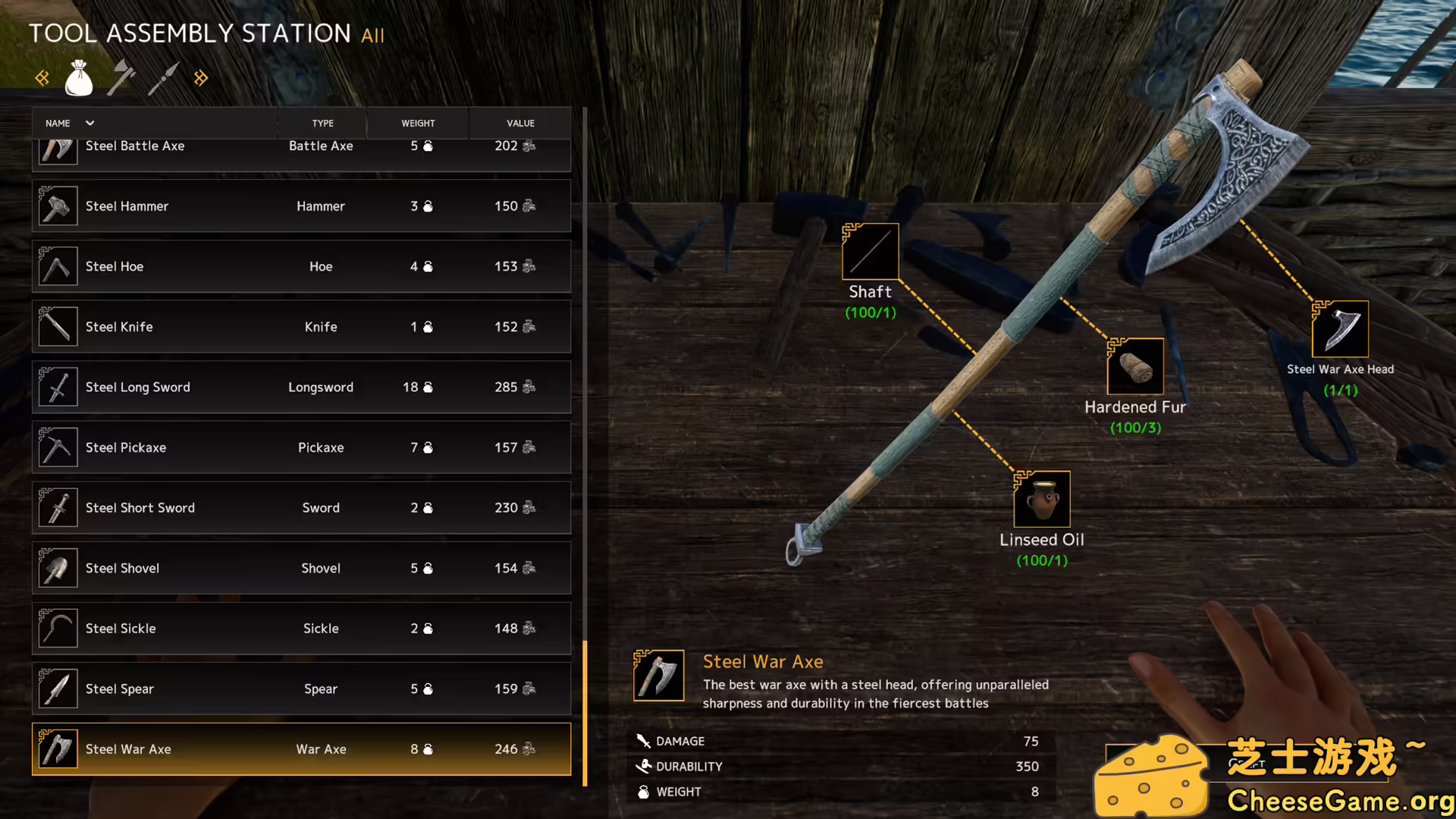Select the Steel Shovel recipe
Viewport: 1456px width, 819px height.
pyautogui.click(x=301, y=568)
